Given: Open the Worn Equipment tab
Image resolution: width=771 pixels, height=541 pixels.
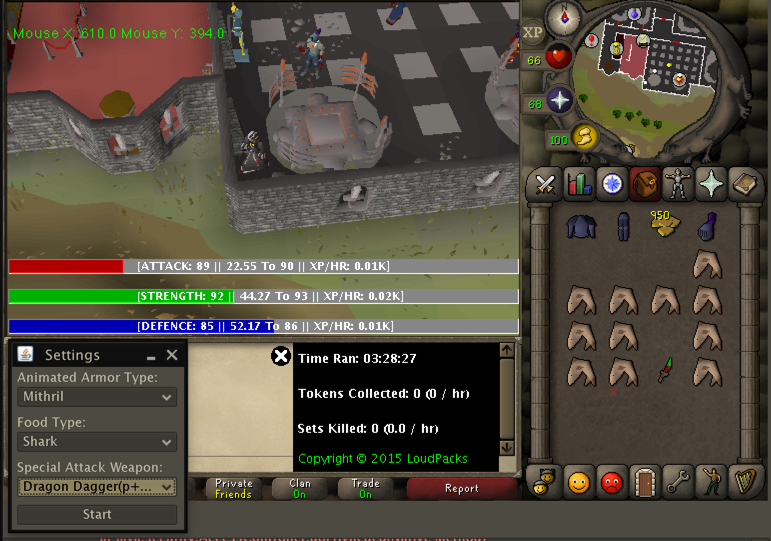Looking at the screenshot, I should point(677,184).
